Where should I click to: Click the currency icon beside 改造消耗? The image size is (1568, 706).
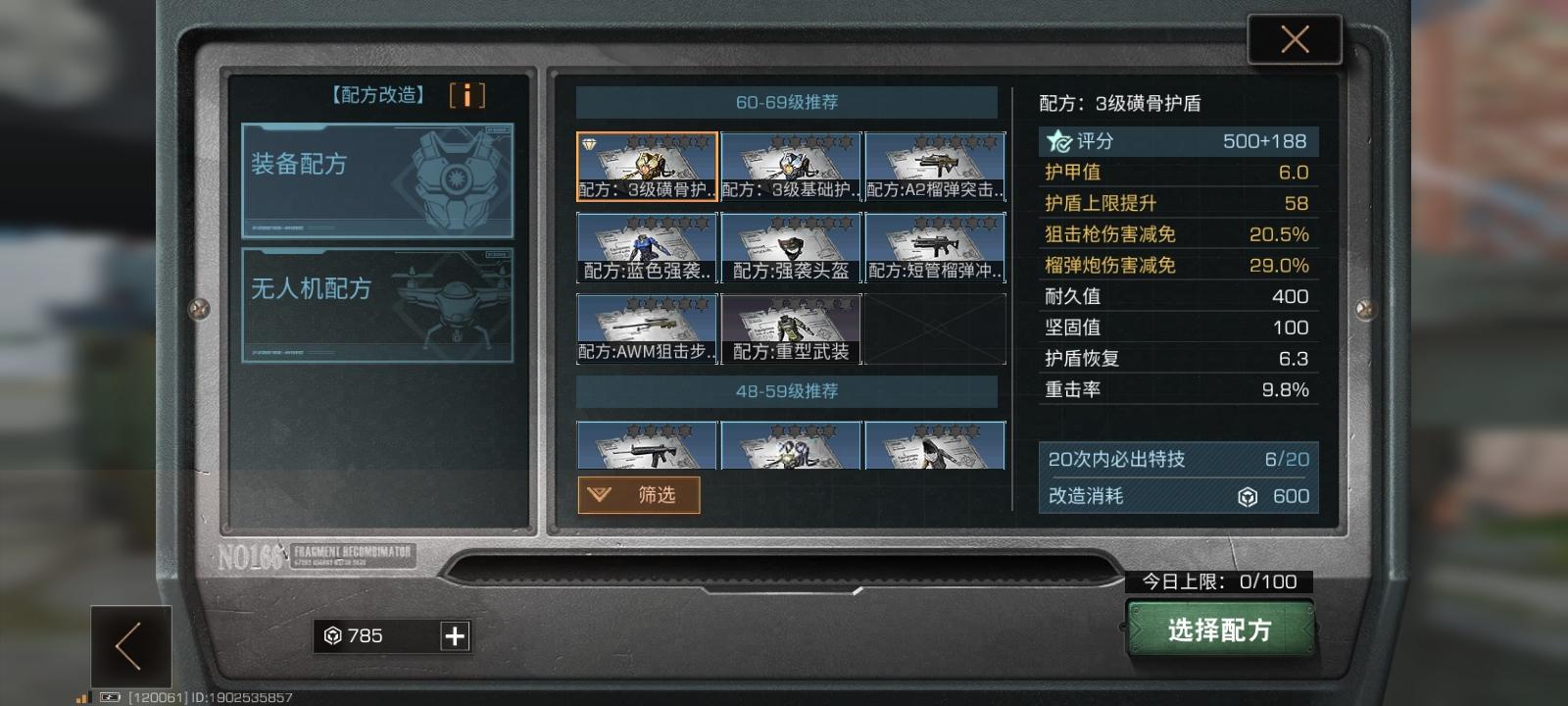(x=1247, y=497)
